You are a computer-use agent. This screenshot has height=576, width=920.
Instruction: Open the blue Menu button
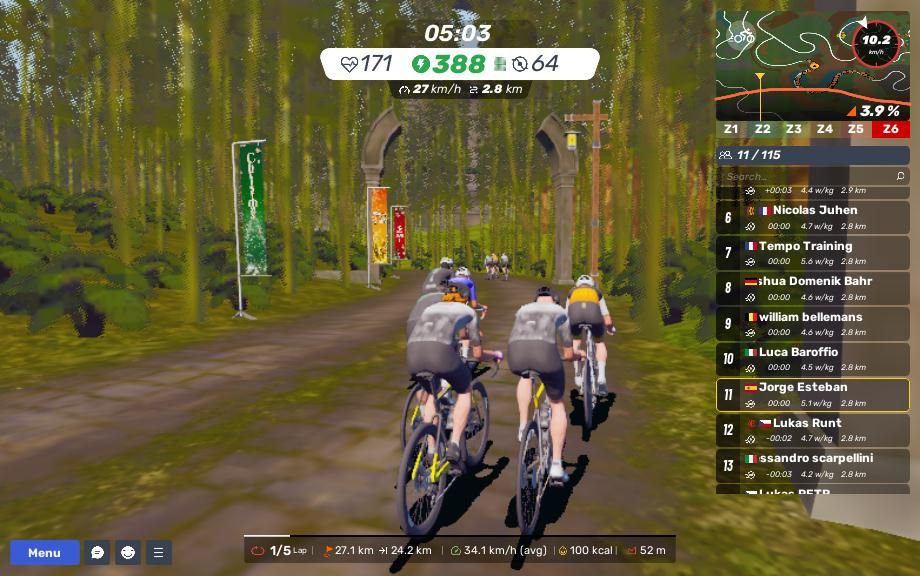click(x=44, y=553)
